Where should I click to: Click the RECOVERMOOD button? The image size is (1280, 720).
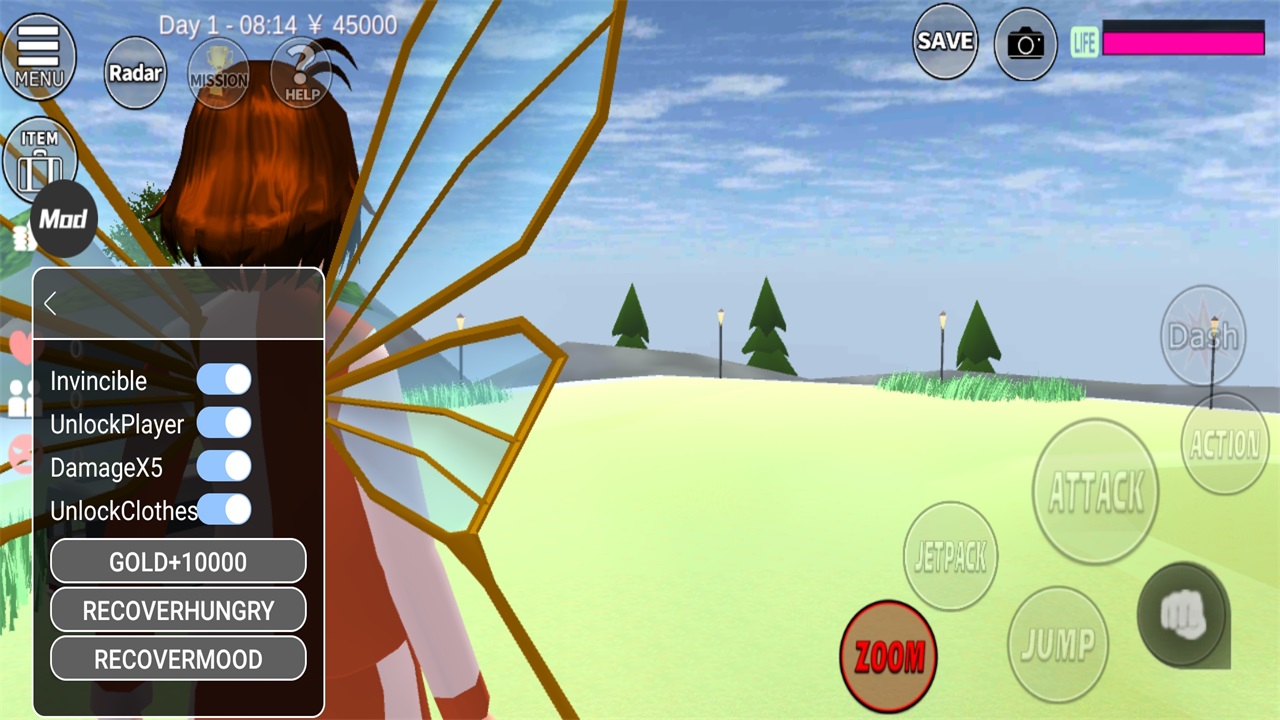tap(178, 659)
